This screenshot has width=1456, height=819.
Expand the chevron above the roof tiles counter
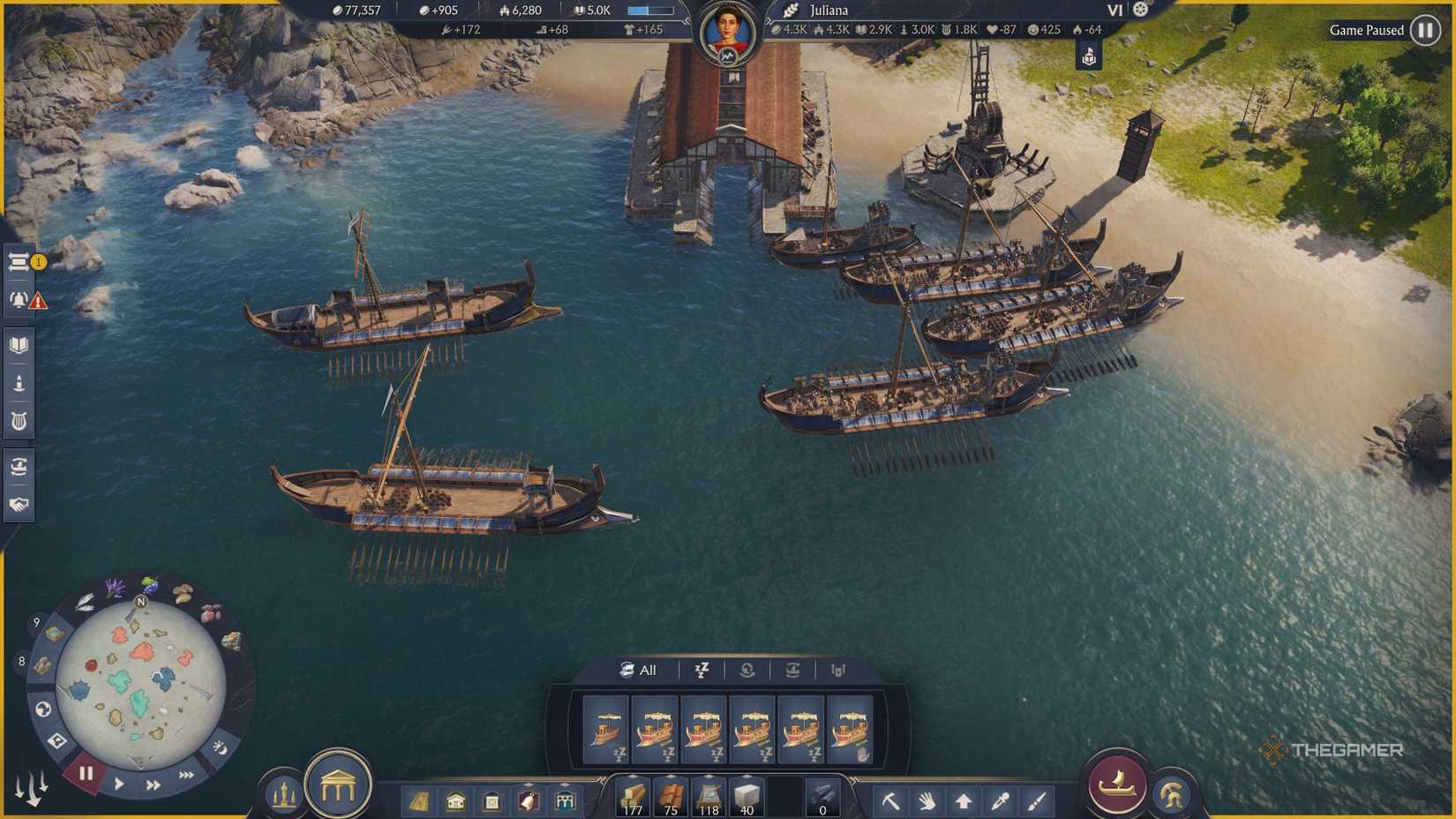671,775
